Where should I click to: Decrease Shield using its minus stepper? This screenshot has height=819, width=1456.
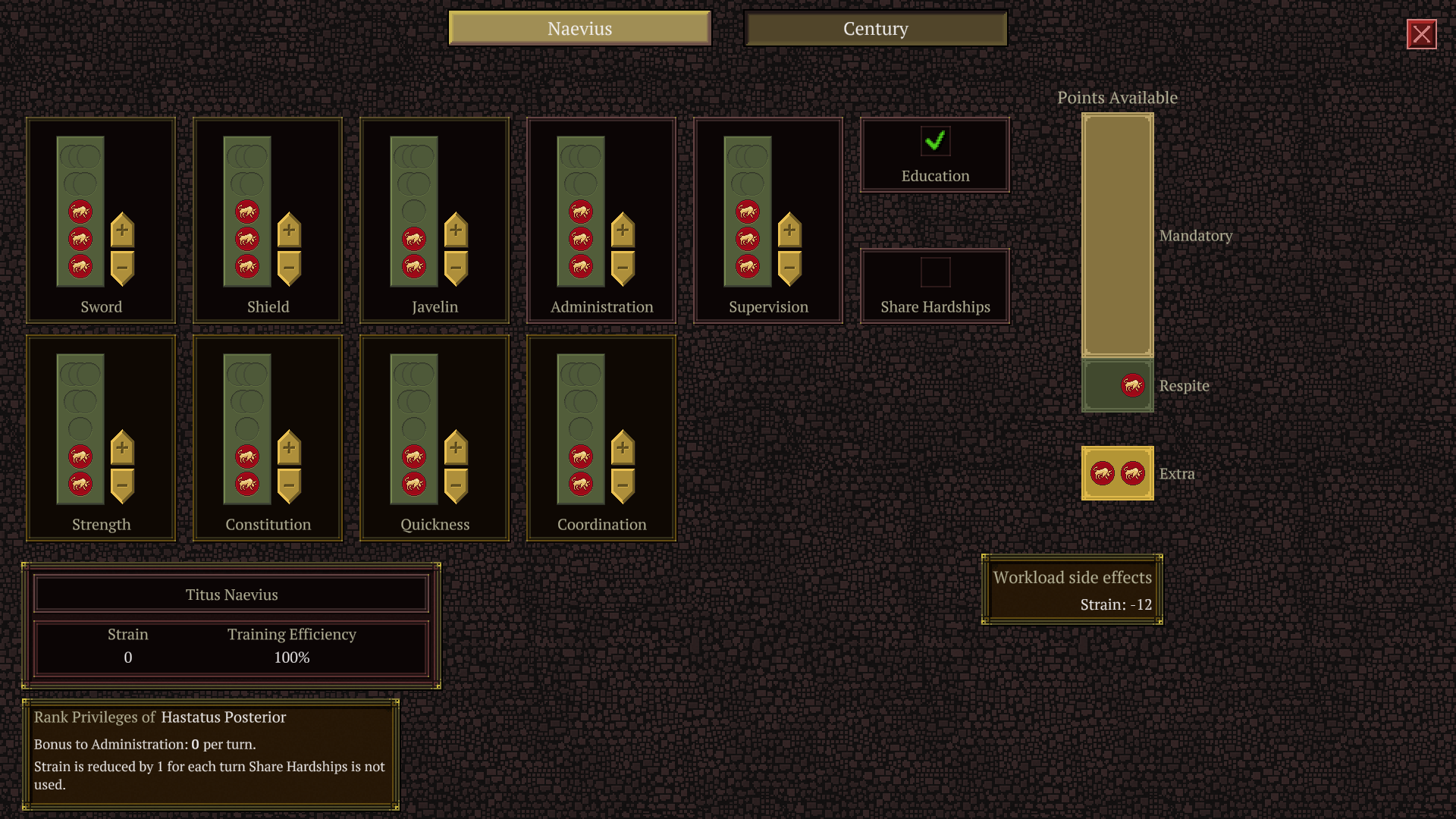289,269
